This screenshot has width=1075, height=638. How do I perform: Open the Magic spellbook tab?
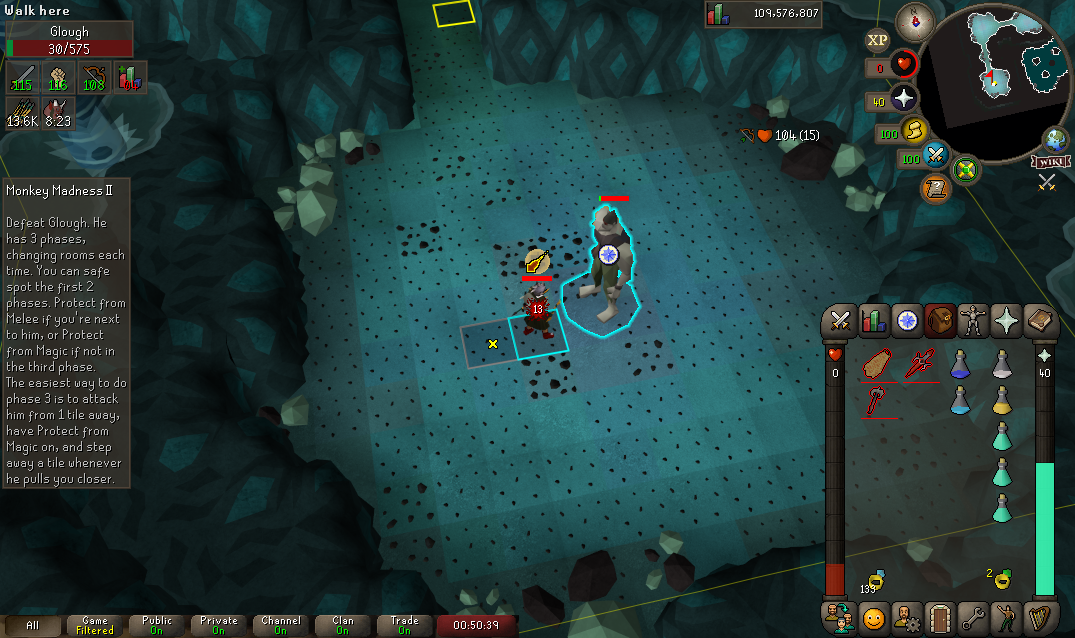click(x=1040, y=320)
